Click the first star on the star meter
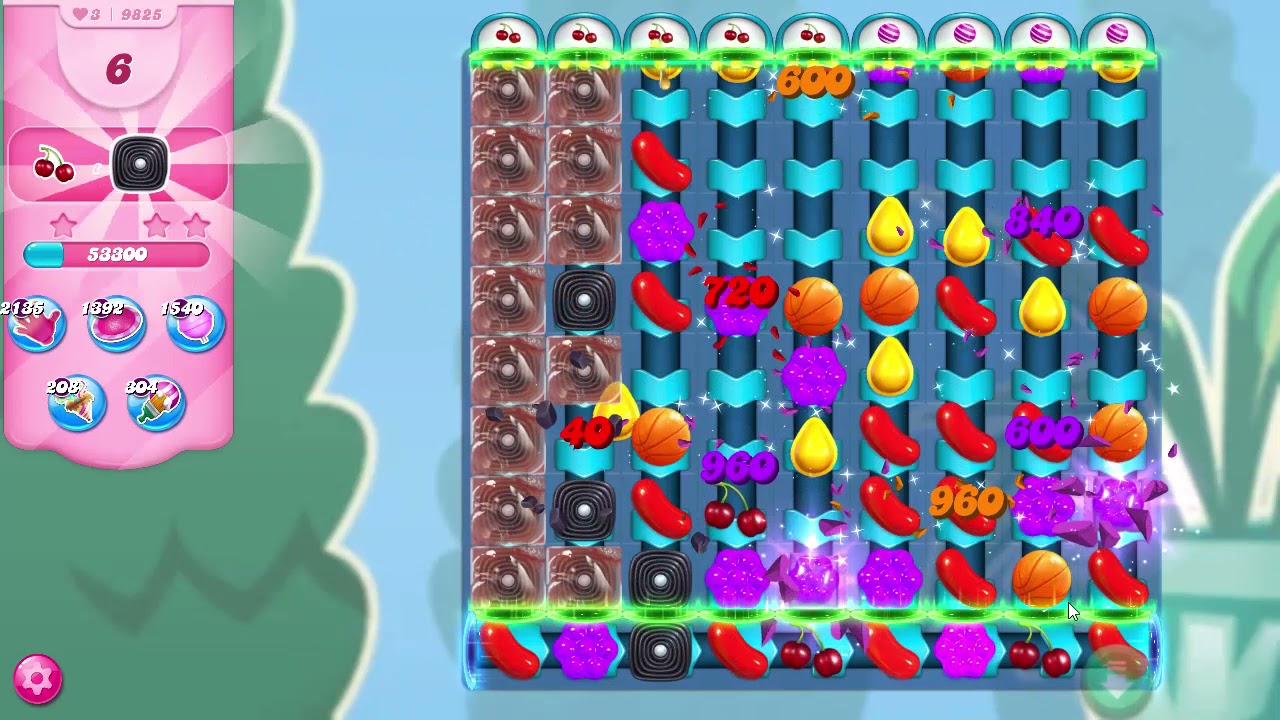 coord(64,227)
